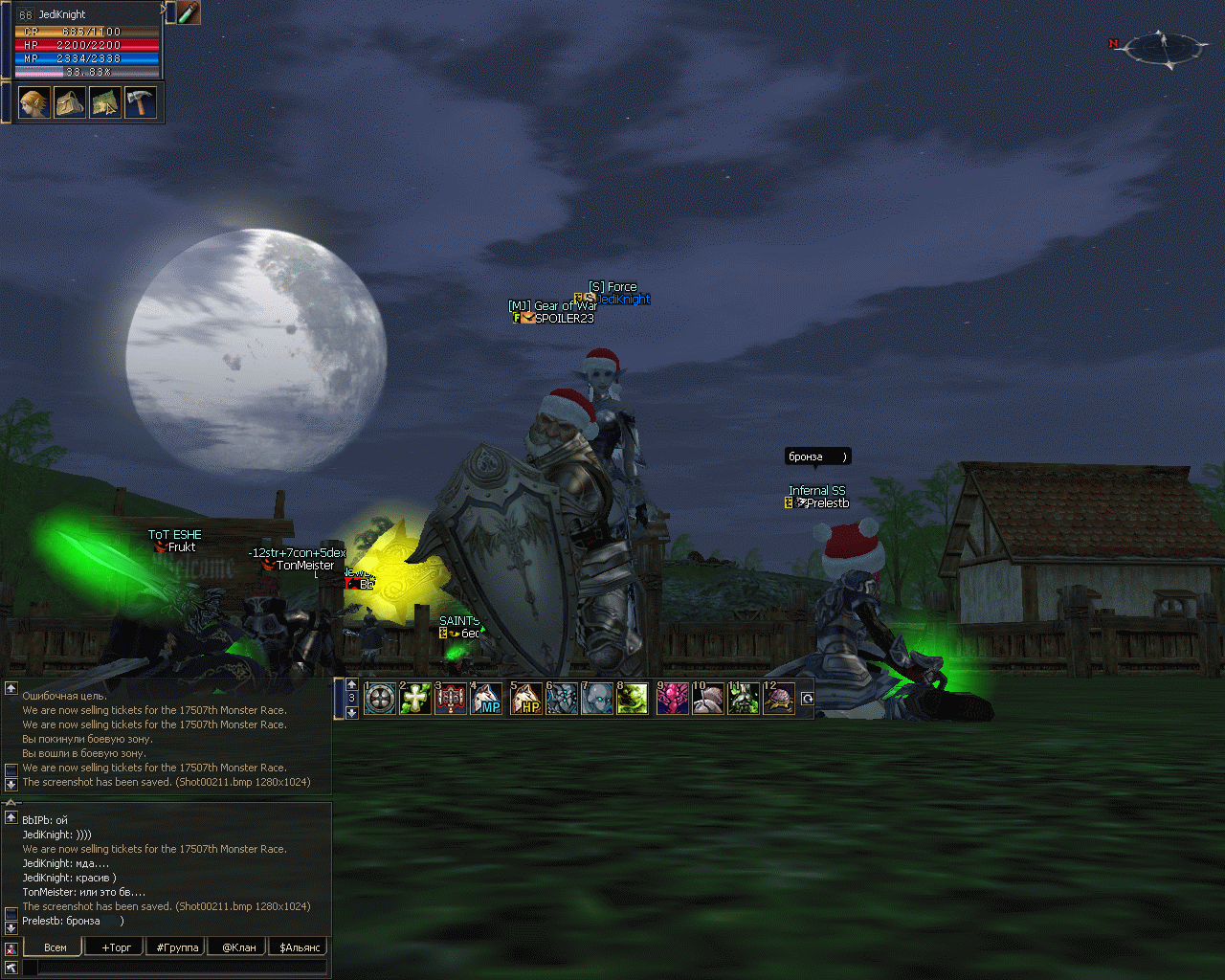This screenshot has width=1225, height=980.
Task: Open the #Группа chat tab
Action: [177, 947]
